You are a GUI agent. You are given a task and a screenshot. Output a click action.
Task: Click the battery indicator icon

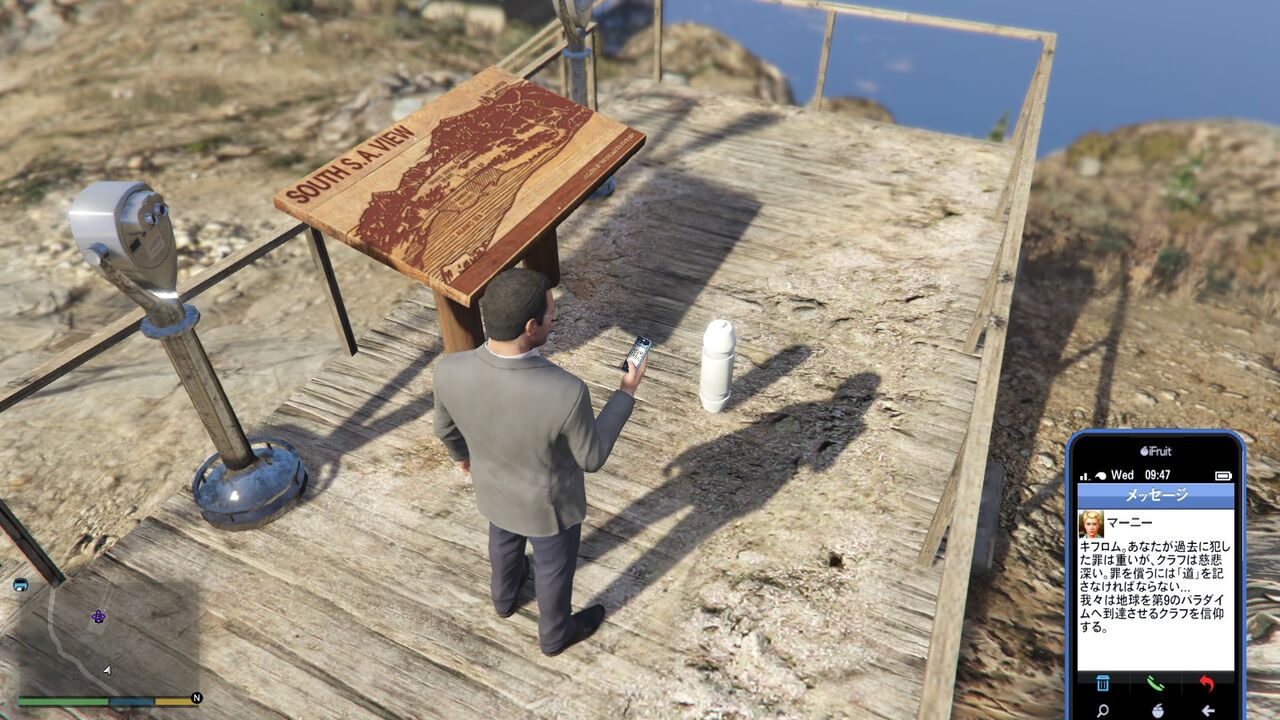[x=1221, y=476]
